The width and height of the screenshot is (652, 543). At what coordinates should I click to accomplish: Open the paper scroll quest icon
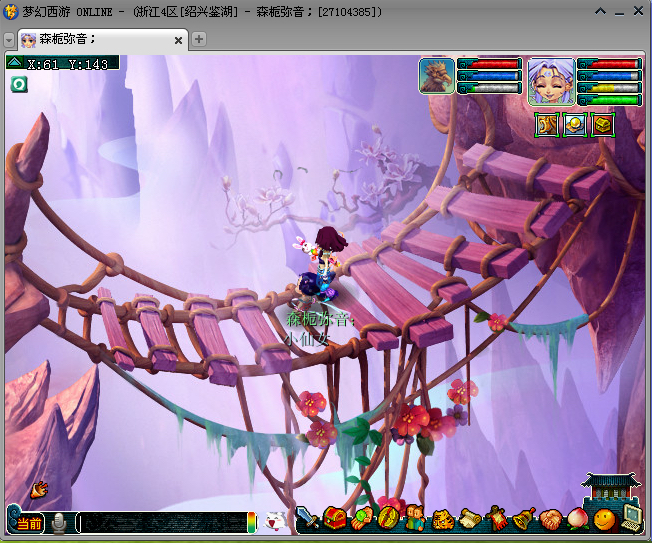[x=470, y=520]
